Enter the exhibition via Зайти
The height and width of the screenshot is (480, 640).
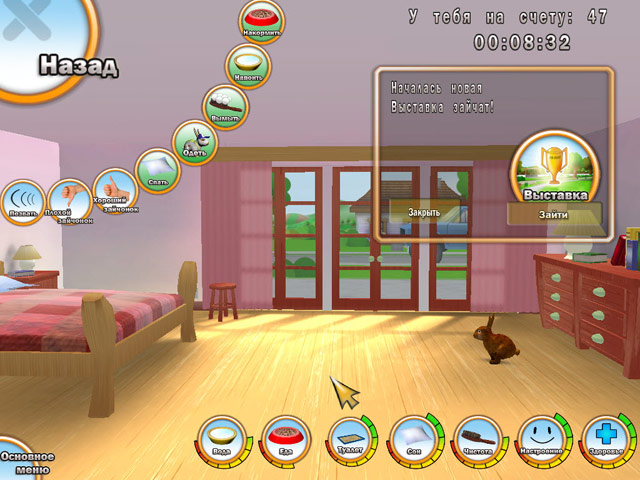[553, 214]
